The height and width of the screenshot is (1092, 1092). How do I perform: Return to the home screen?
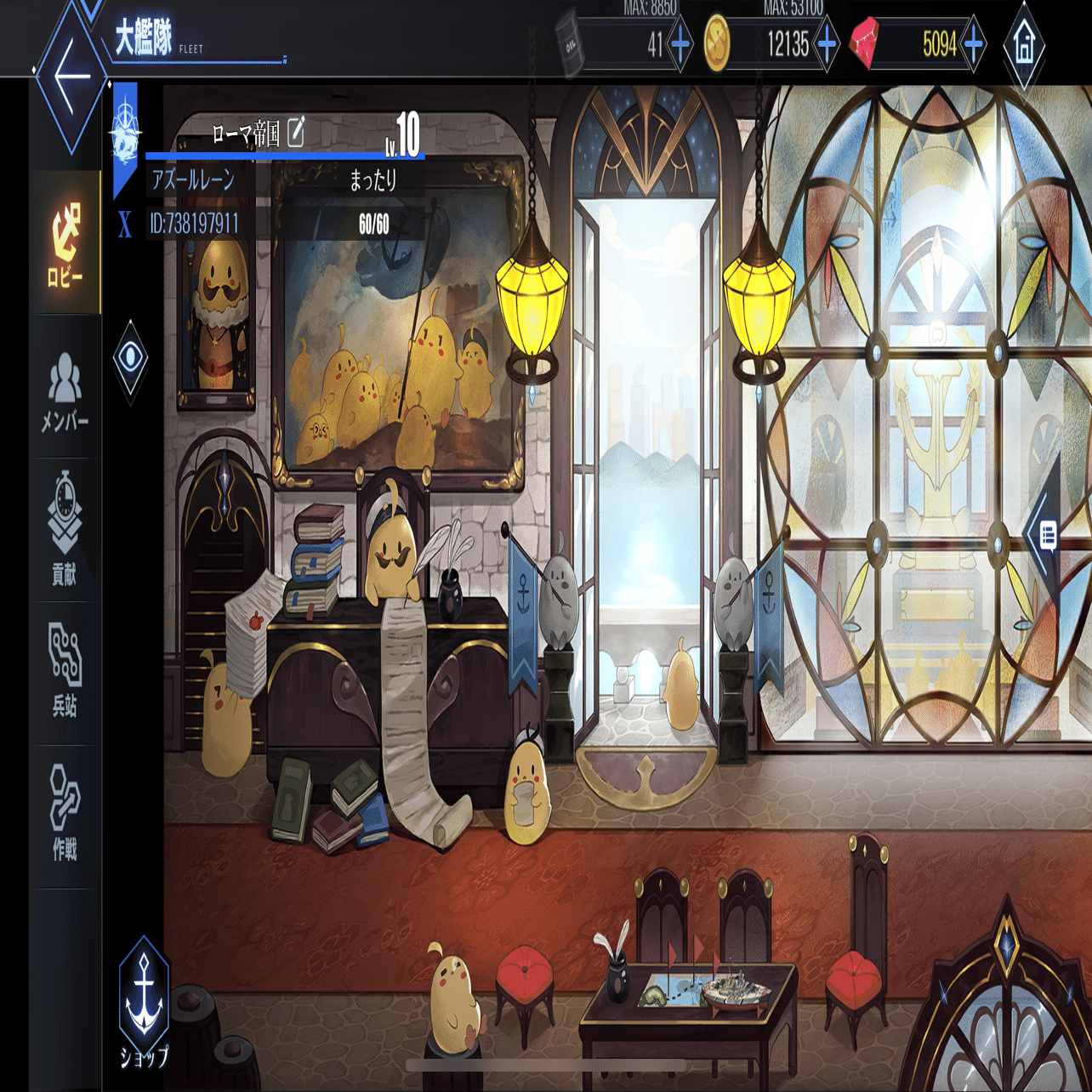[x=1024, y=44]
